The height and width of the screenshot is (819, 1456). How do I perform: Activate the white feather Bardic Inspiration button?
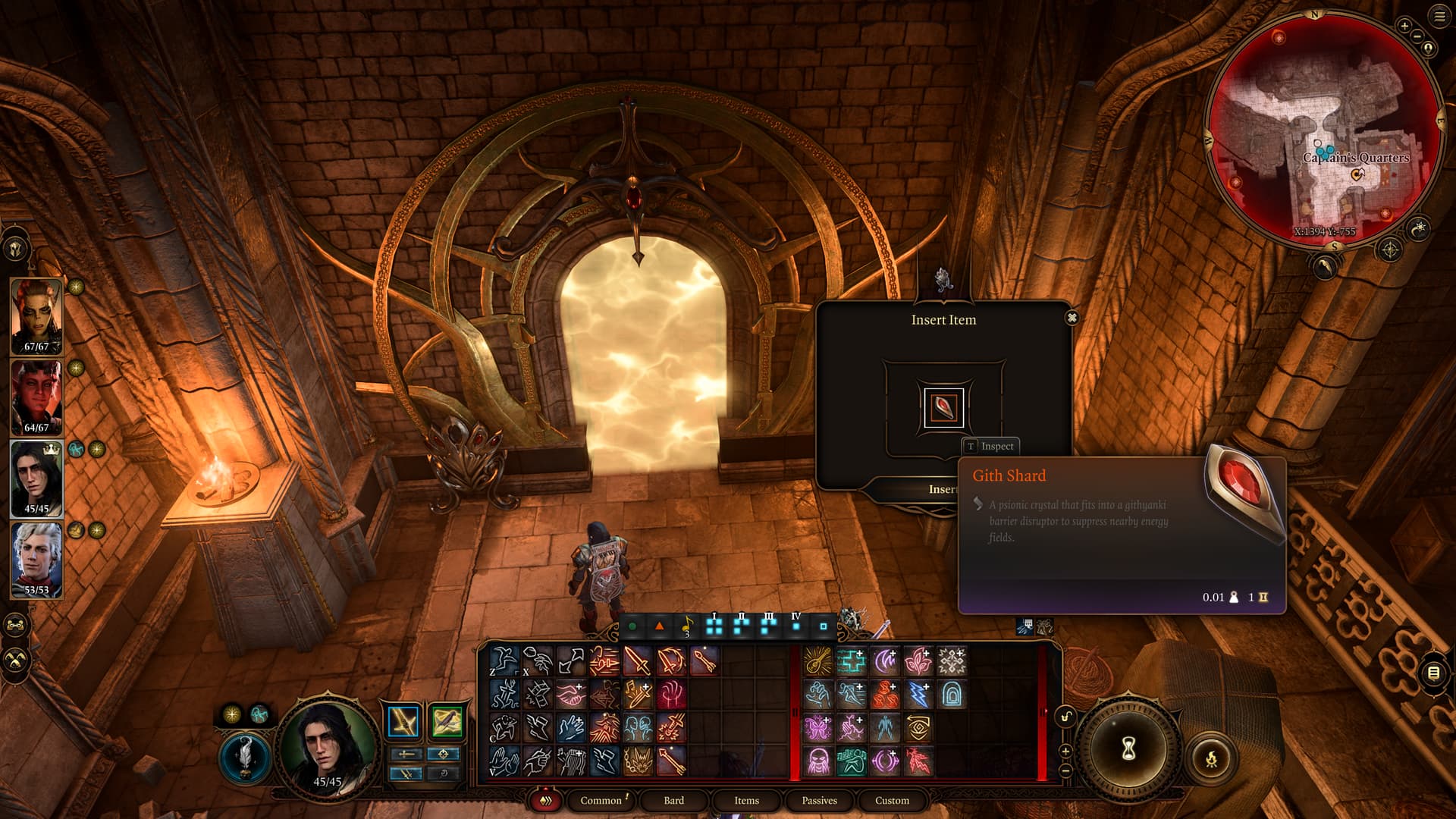tap(245, 757)
